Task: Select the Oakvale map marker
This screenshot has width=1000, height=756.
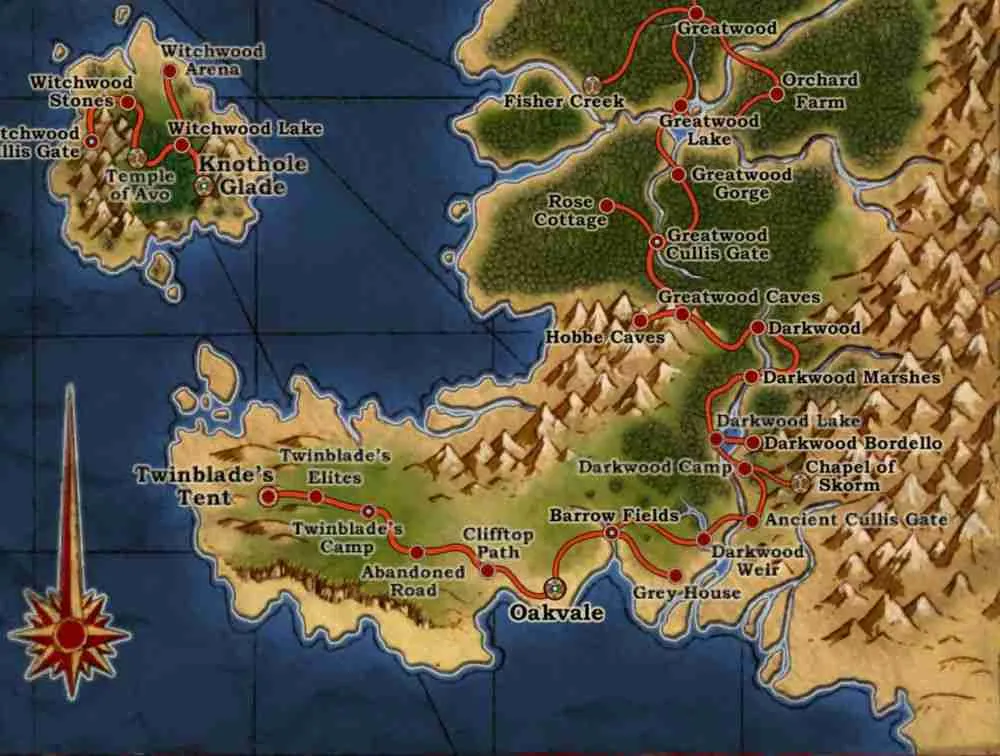Action: pyautogui.click(x=555, y=587)
